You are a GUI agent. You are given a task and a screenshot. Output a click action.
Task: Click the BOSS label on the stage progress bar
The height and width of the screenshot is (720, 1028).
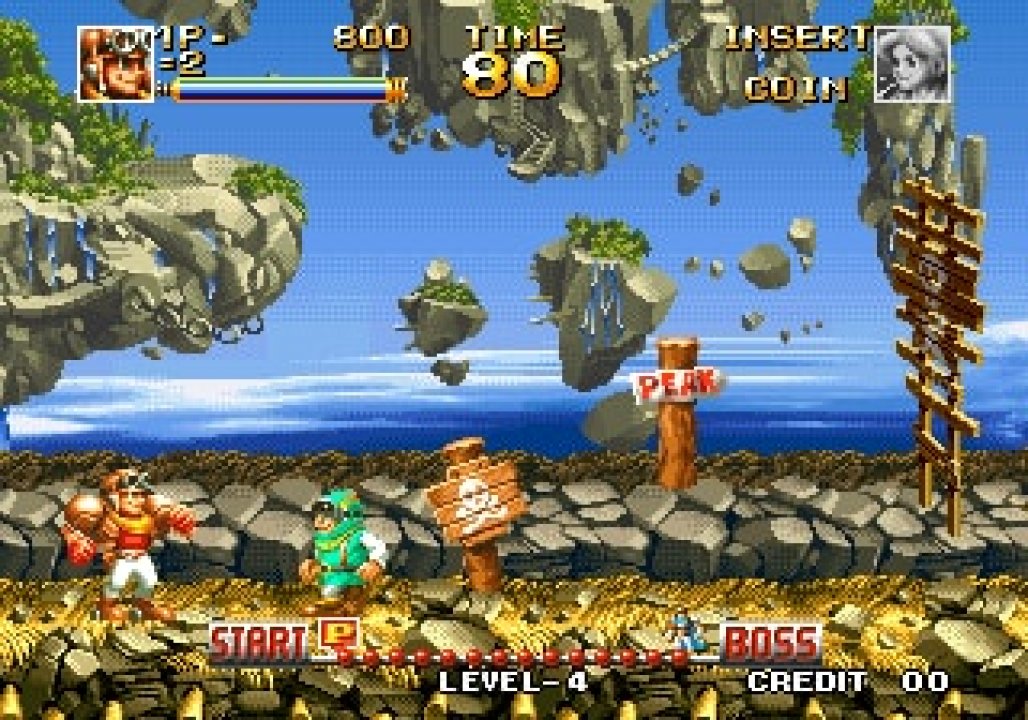click(x=771, y=643)
